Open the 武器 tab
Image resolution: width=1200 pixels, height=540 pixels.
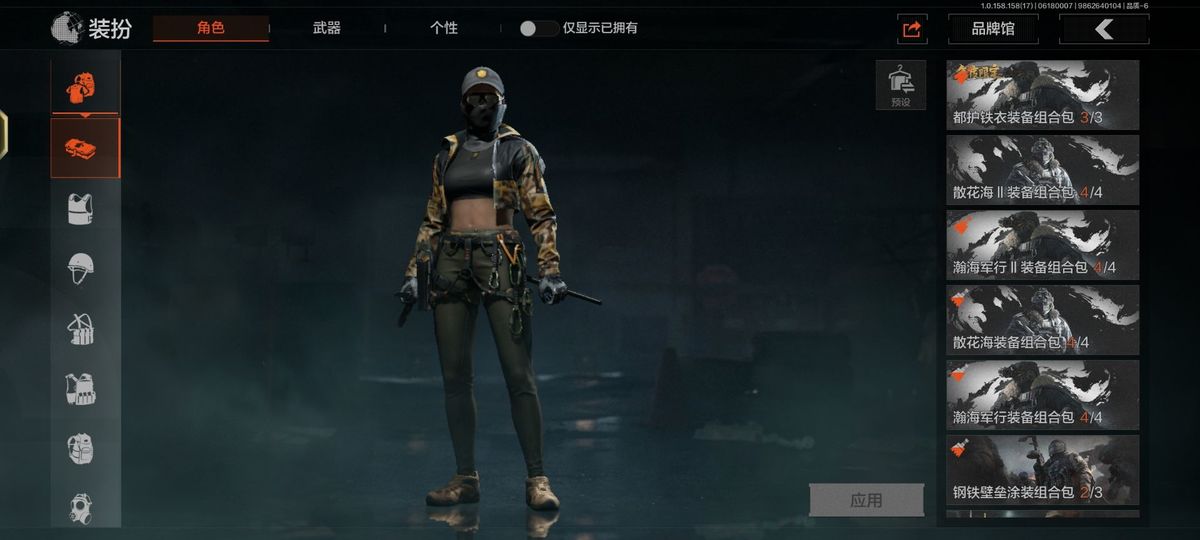pyautogui.click(x=327, y=28)
